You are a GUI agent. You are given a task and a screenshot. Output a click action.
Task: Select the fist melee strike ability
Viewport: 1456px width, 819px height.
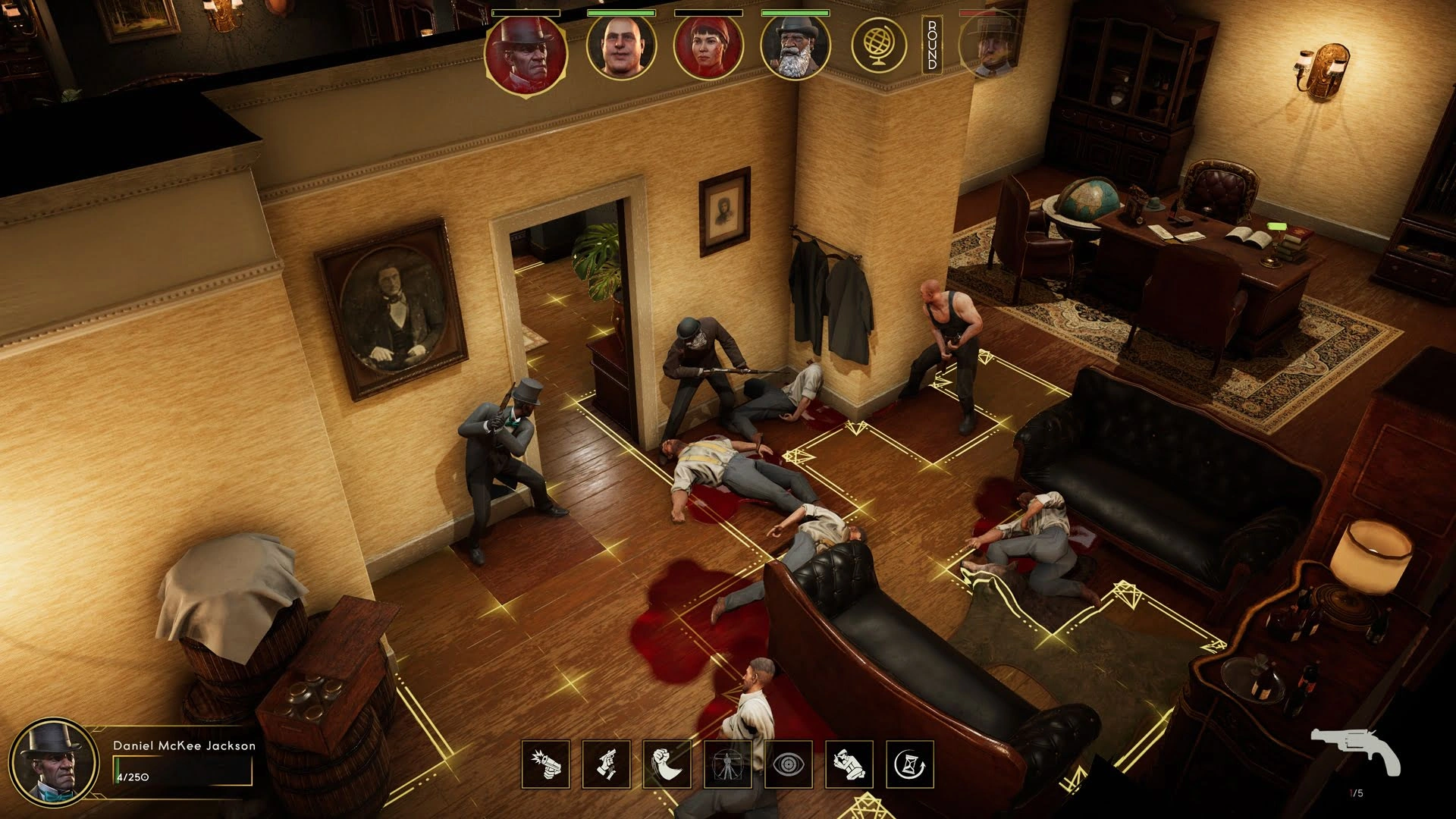(x=667, y=764)
